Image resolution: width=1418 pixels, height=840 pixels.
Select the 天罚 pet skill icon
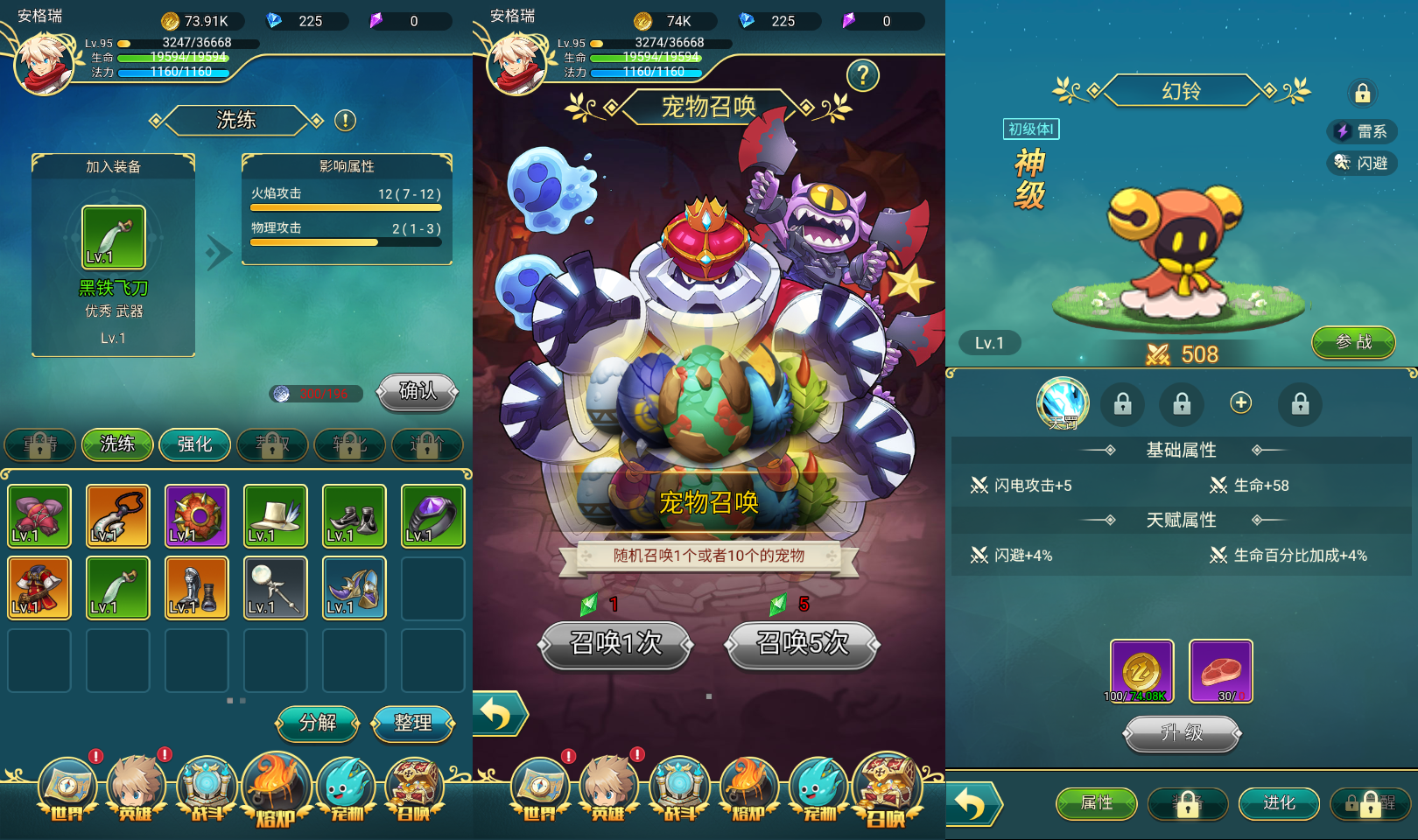1063,403
